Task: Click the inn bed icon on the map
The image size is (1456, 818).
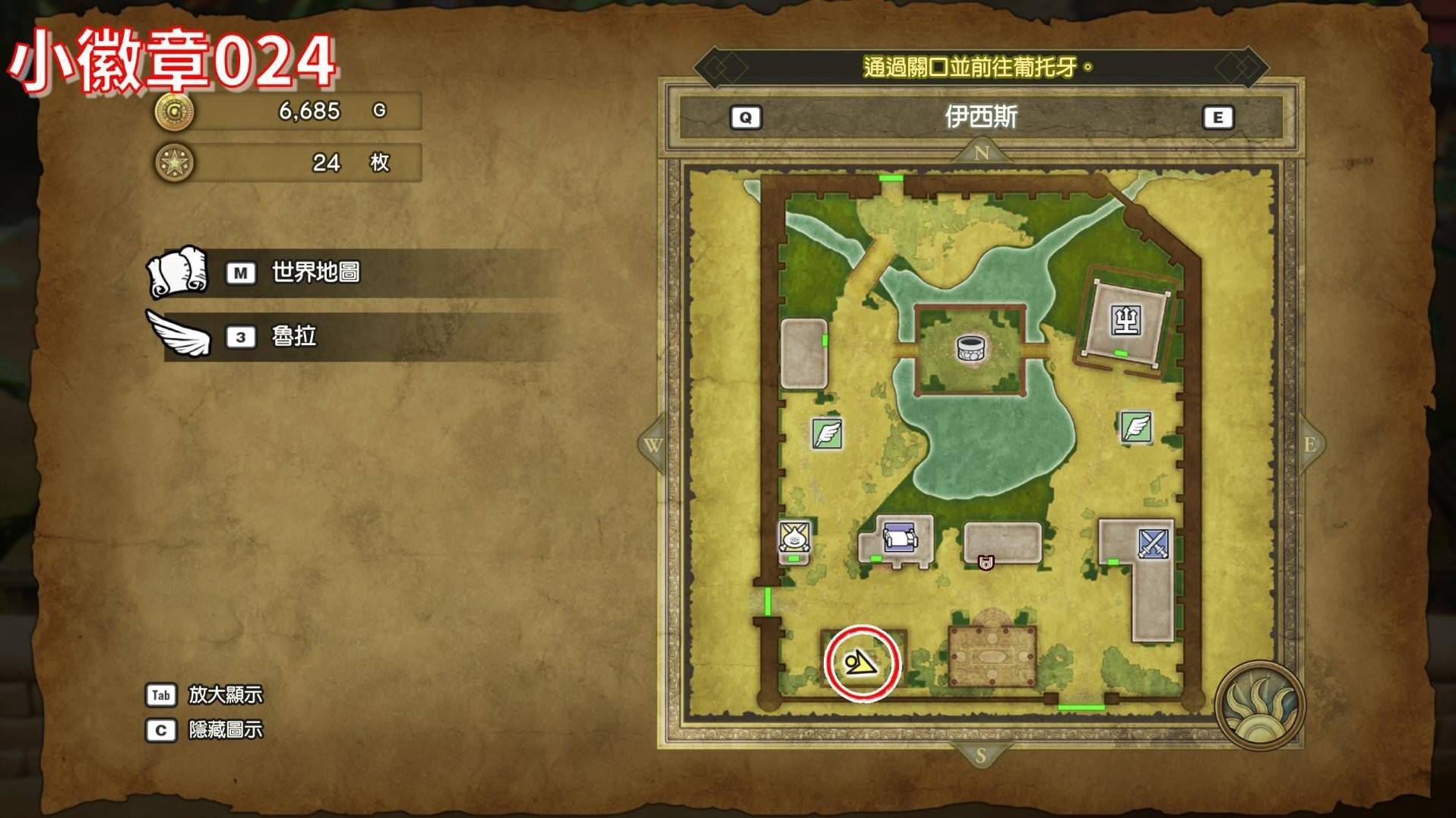Action: (x=900, y=539)
